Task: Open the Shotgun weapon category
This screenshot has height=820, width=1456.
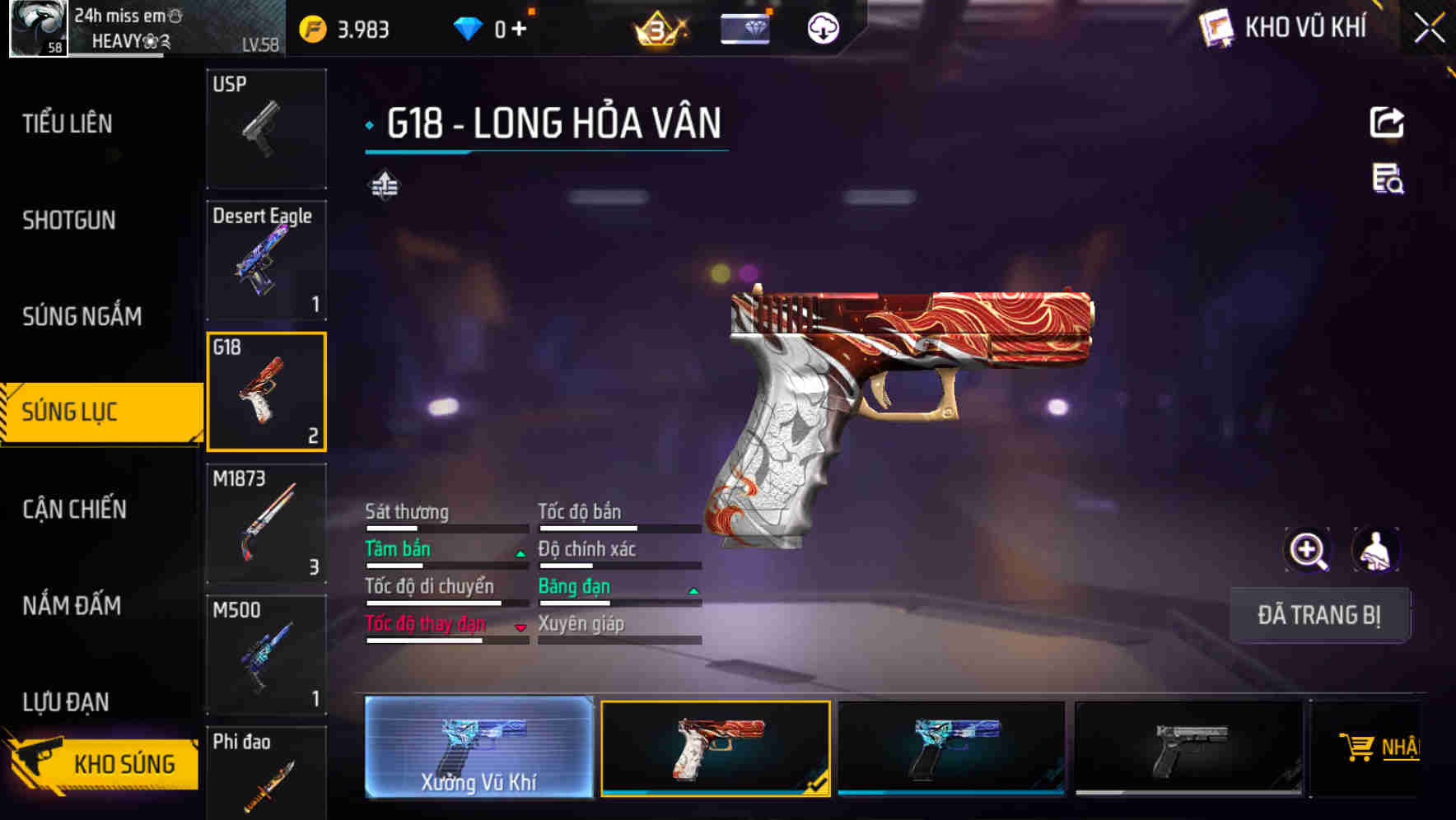Action: pyautogui.click(x=69, y=220)
